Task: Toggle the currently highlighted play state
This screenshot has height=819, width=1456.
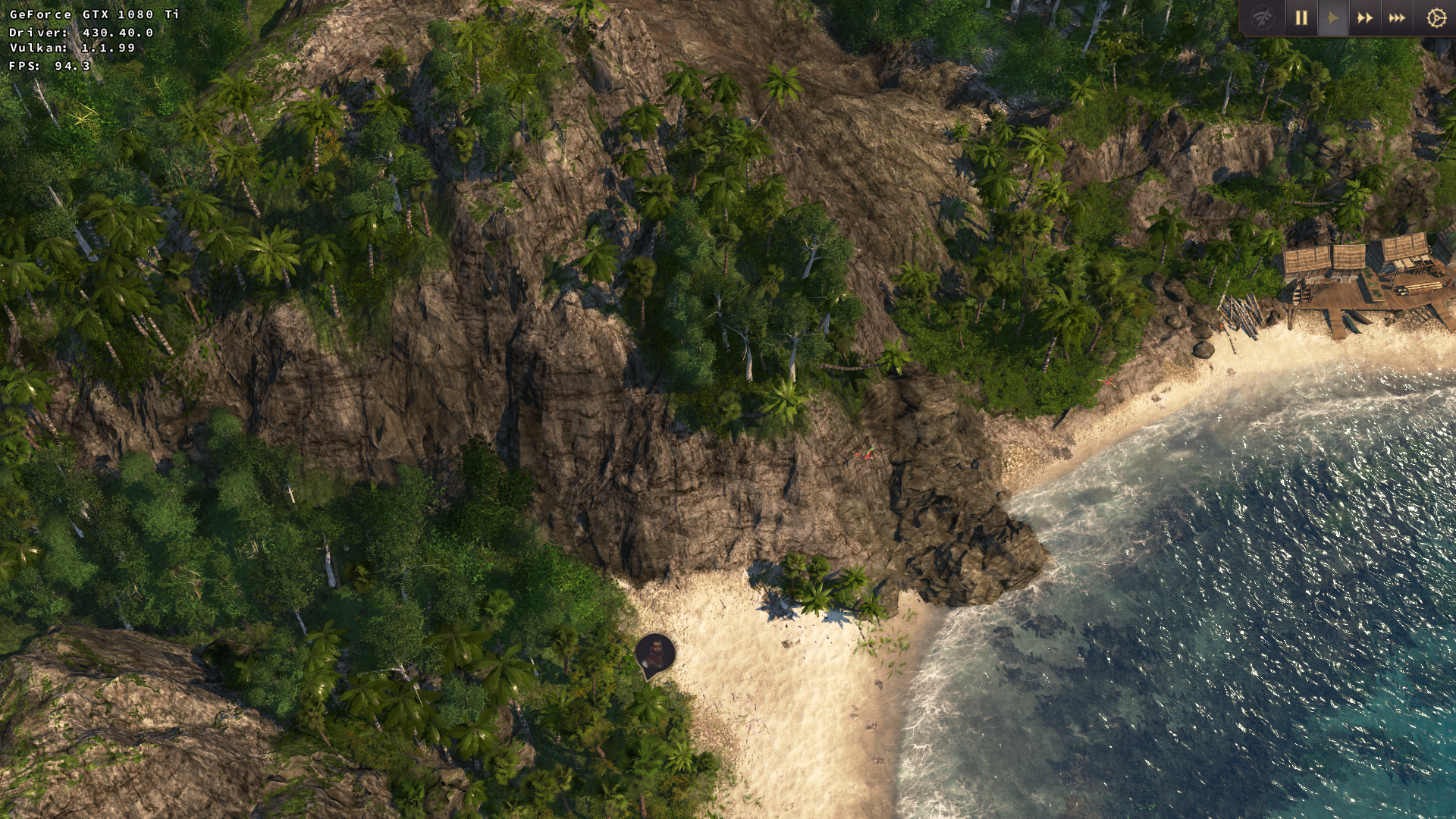Action: pyautogui.click(x=1333, y=17)
